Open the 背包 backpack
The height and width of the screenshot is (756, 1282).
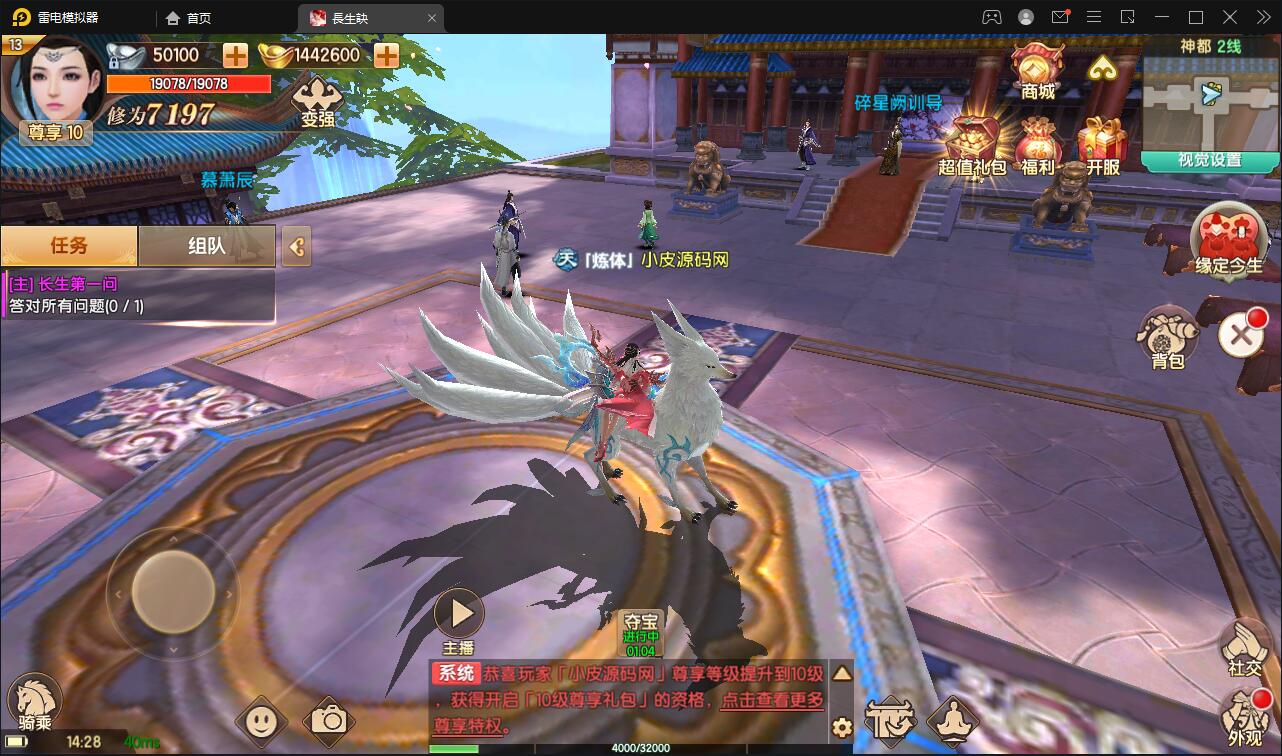point(1168,337)
